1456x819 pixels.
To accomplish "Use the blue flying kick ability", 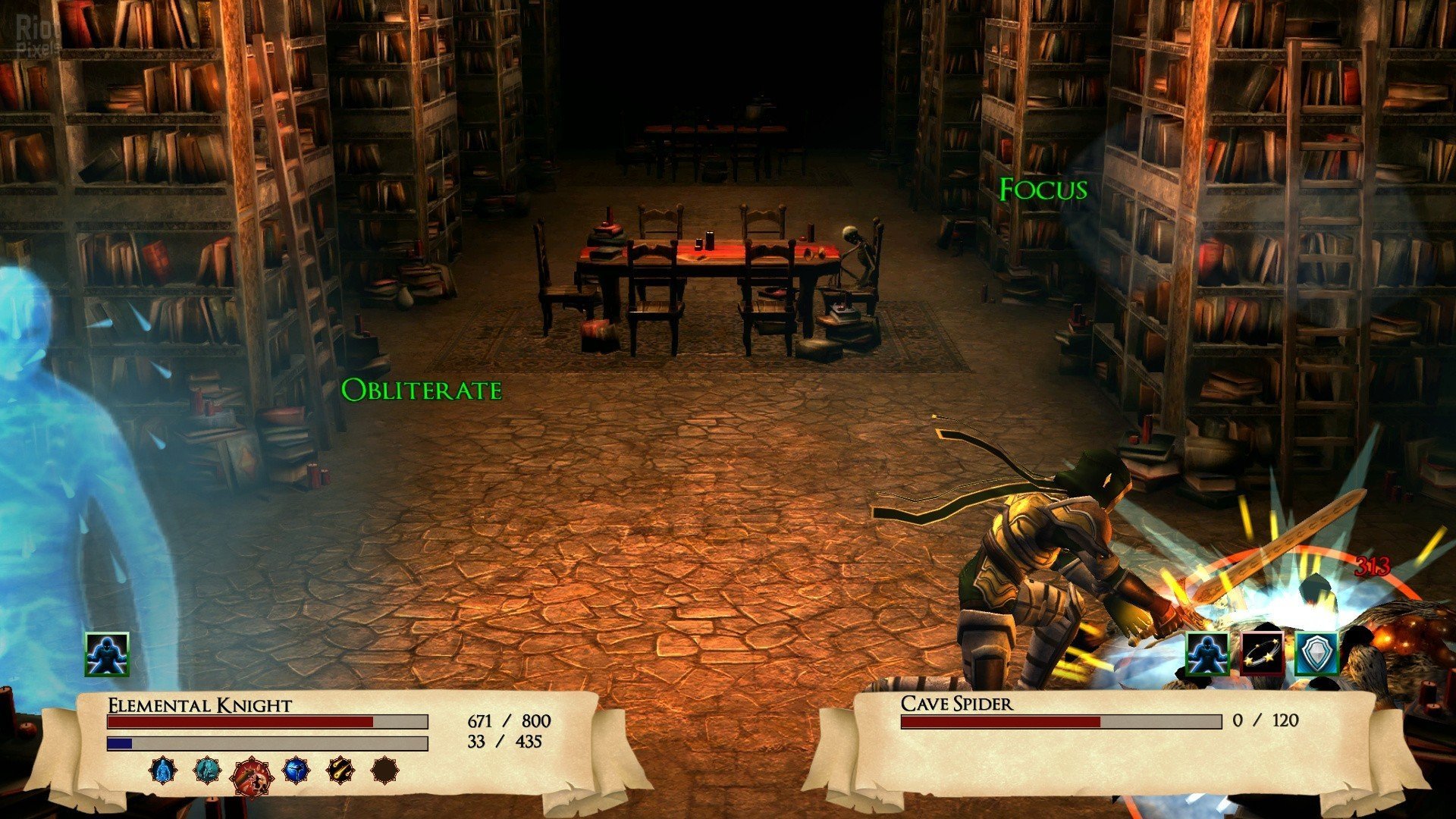I will (296, 770).
